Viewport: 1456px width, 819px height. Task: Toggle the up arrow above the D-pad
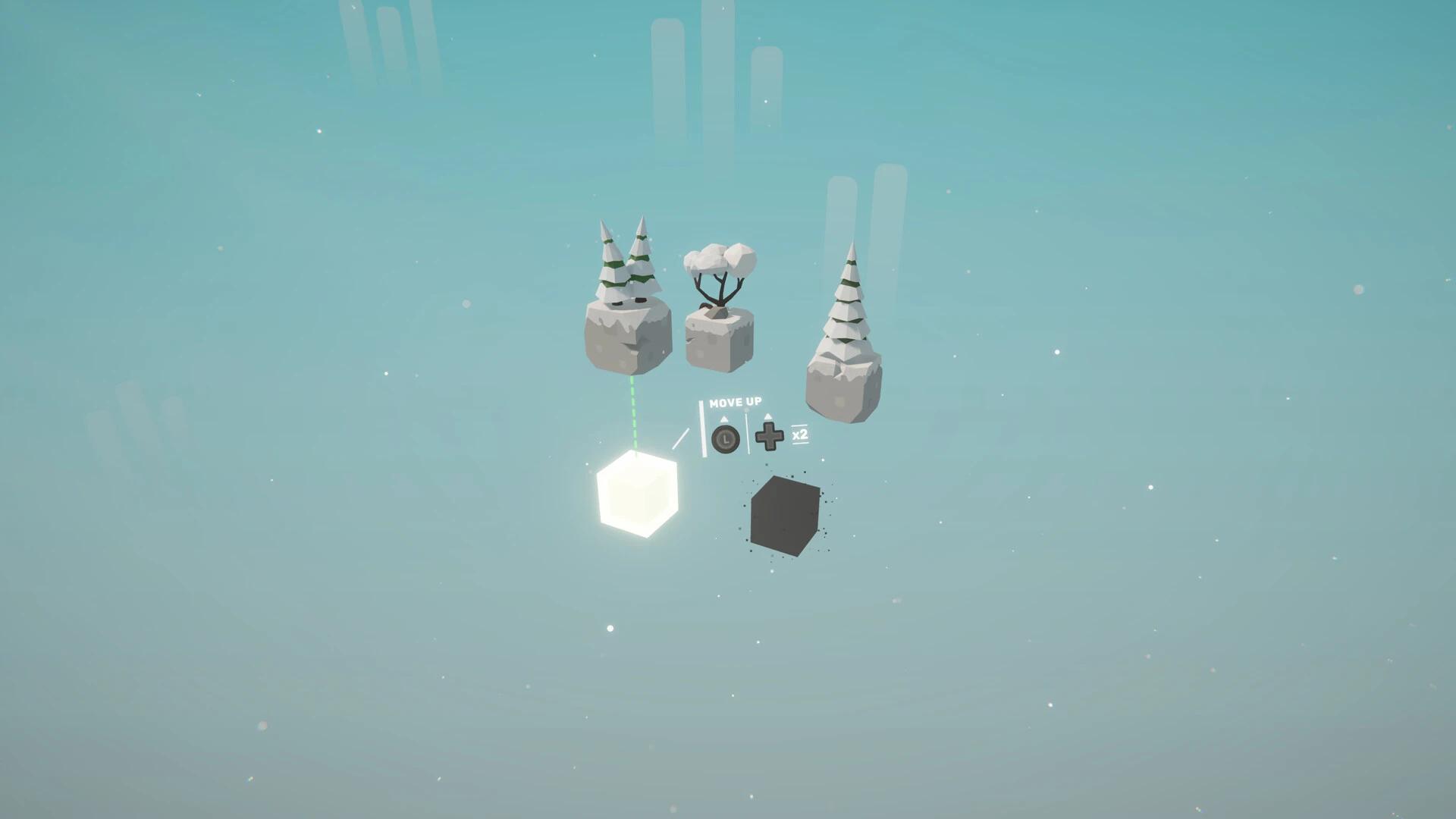(x=768, y=416)
